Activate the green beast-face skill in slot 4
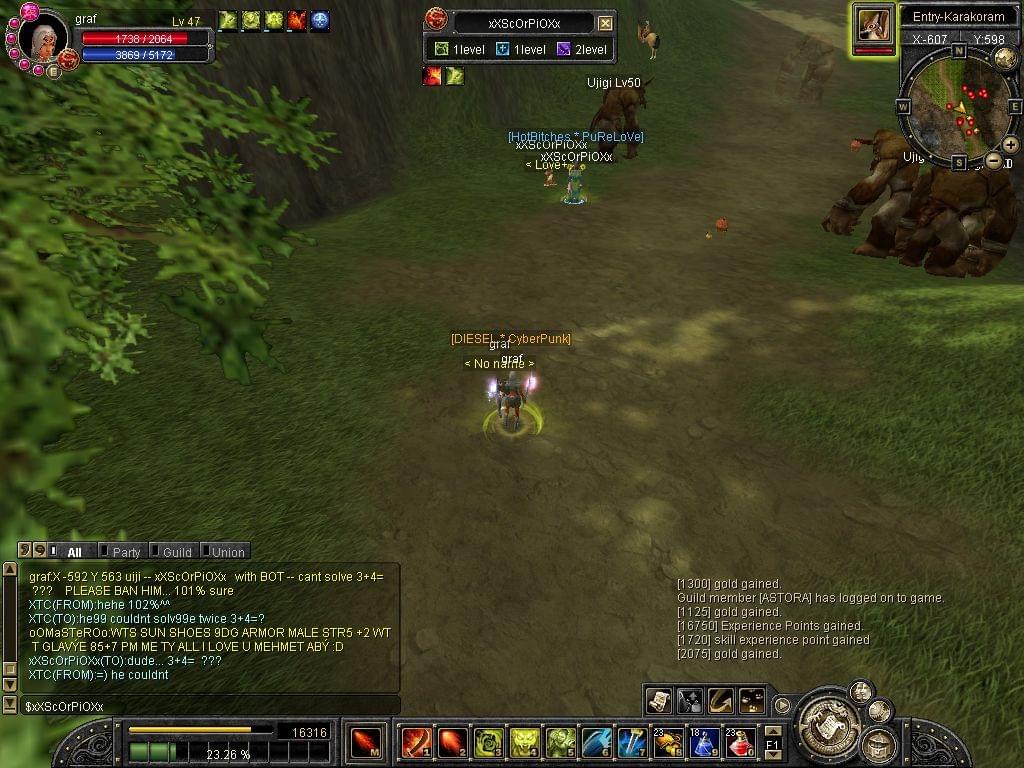 point(523,743)
